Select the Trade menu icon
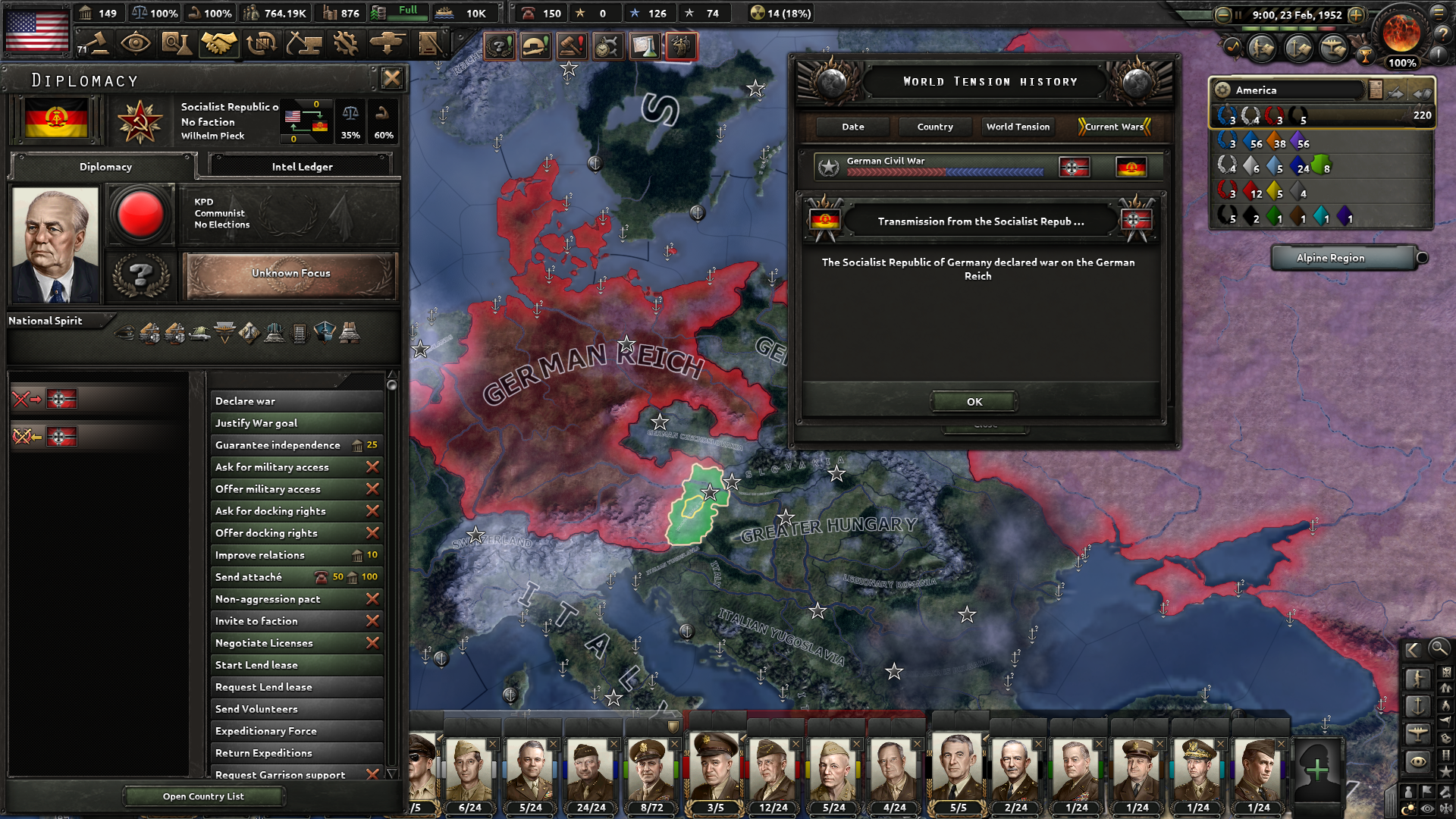 [x=262, y=43]
